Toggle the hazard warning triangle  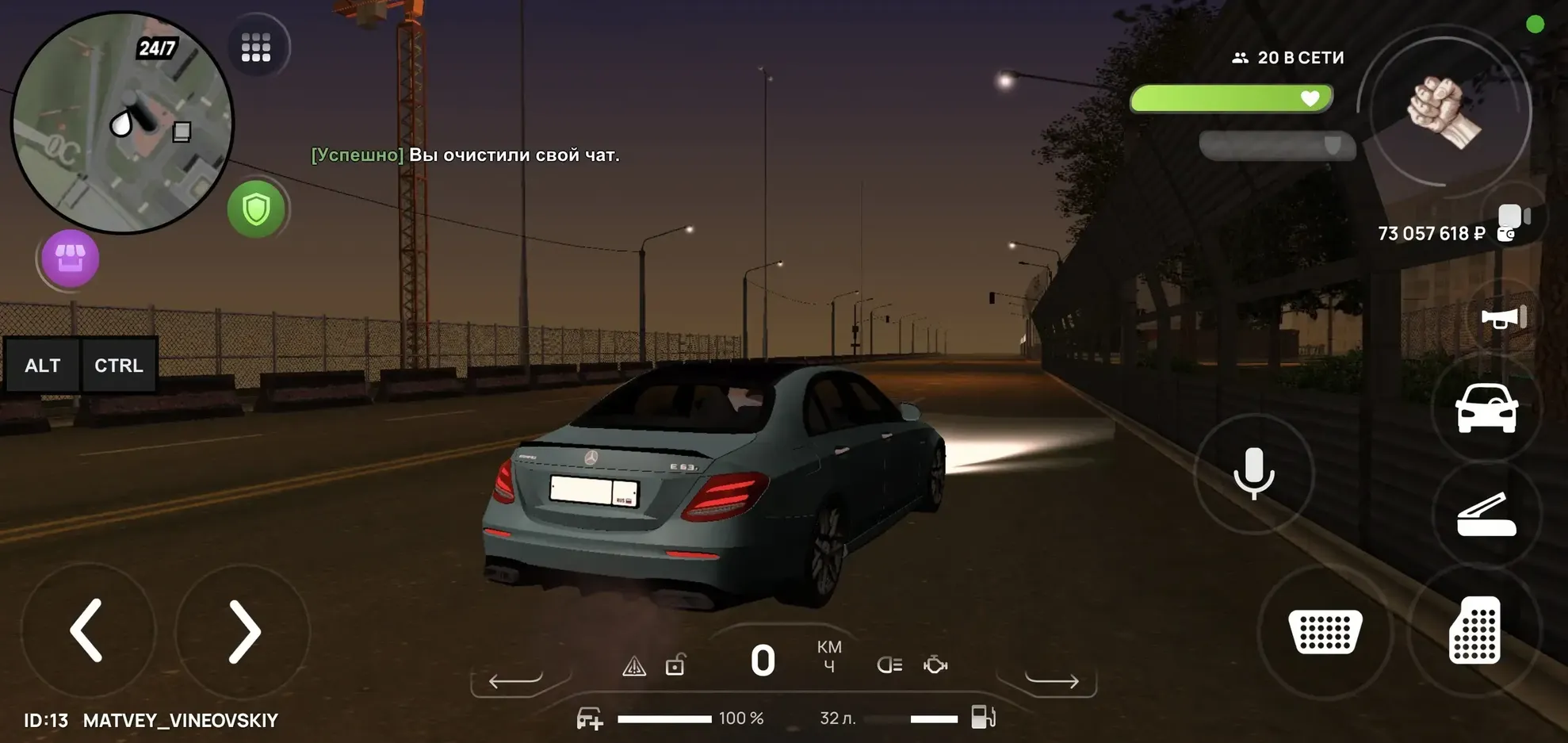pos(634,666)
